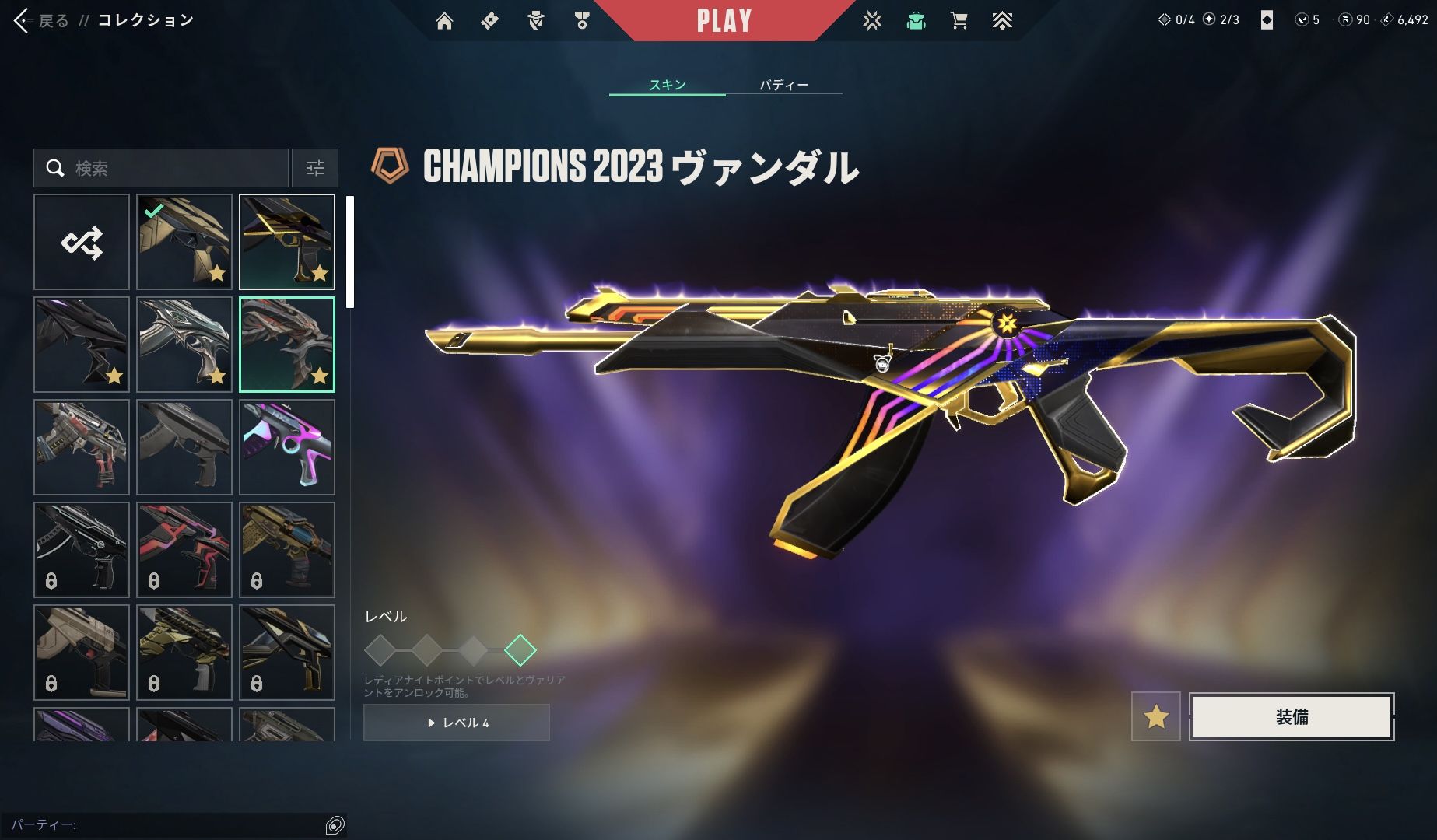Equip the skin with 装備 button
The width and height of the screenshot is (1437, 840).
1292,716
